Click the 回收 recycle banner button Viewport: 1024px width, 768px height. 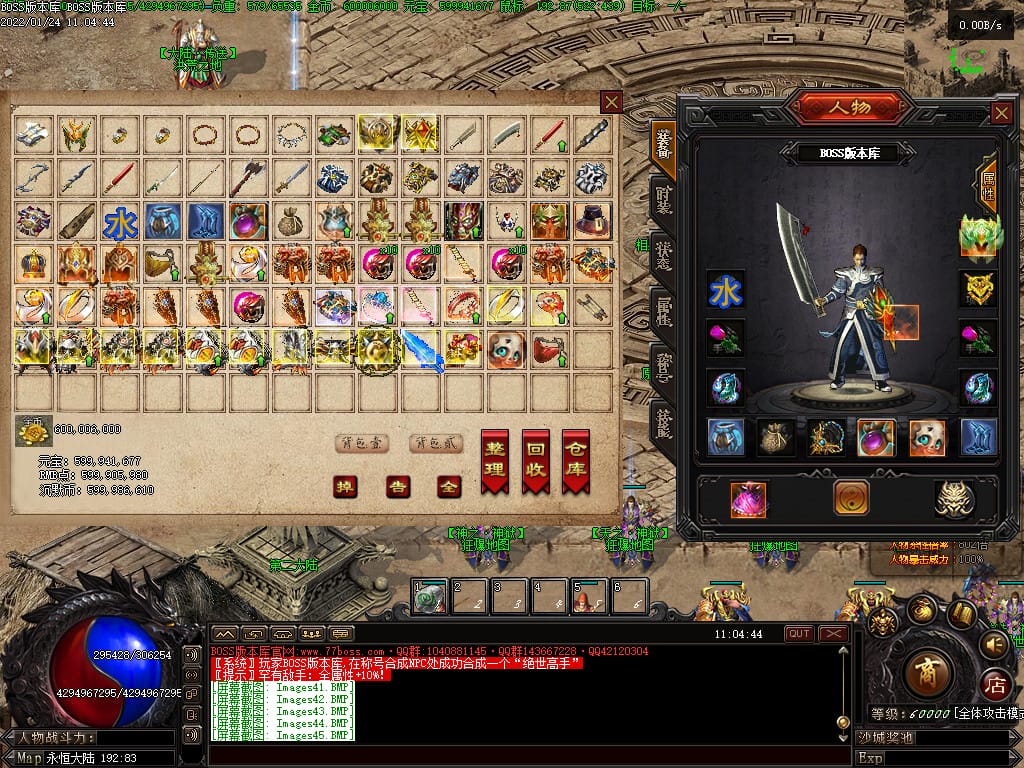535,461
